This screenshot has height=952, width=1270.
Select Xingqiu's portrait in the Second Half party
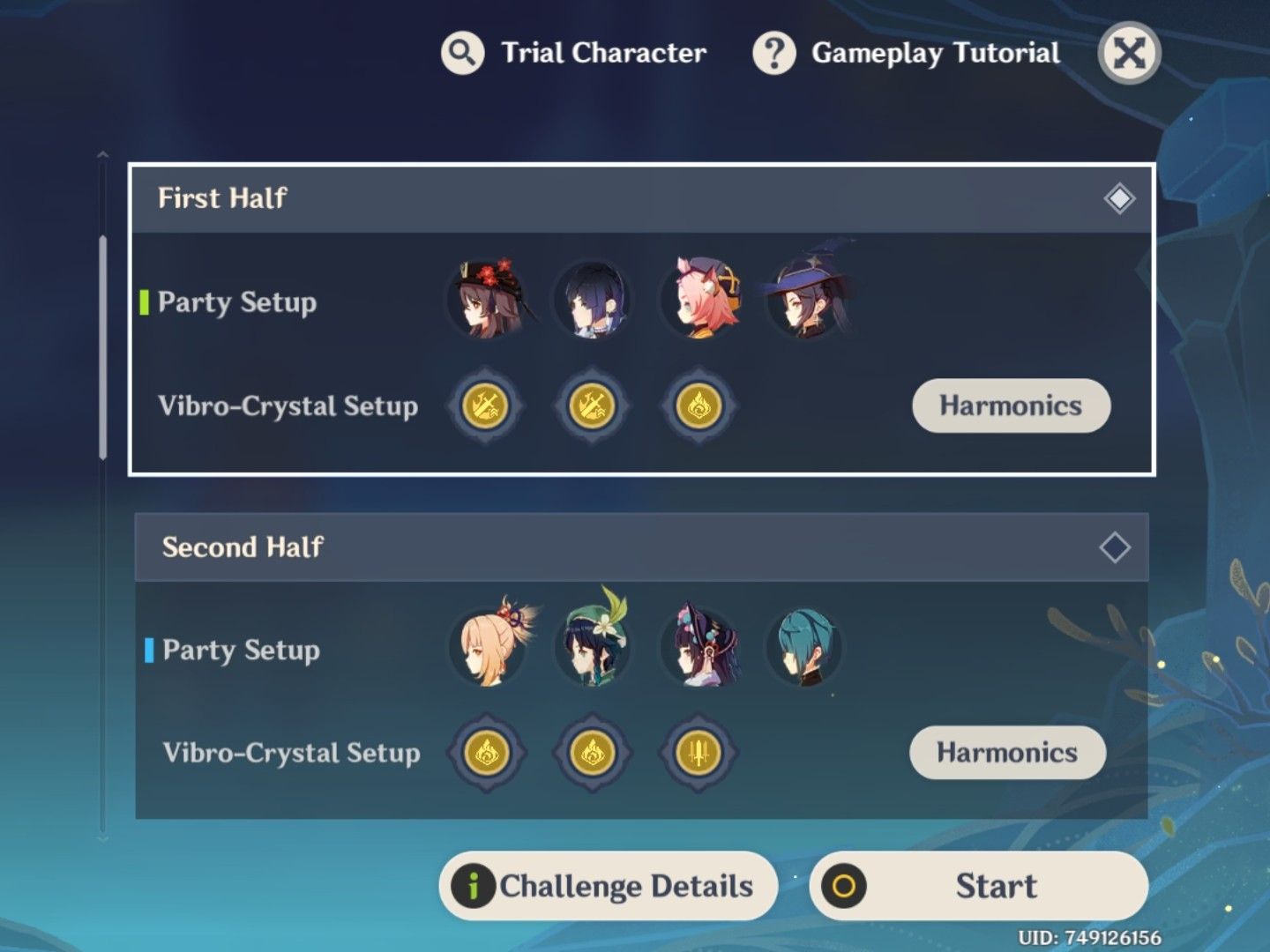(804, 648)
